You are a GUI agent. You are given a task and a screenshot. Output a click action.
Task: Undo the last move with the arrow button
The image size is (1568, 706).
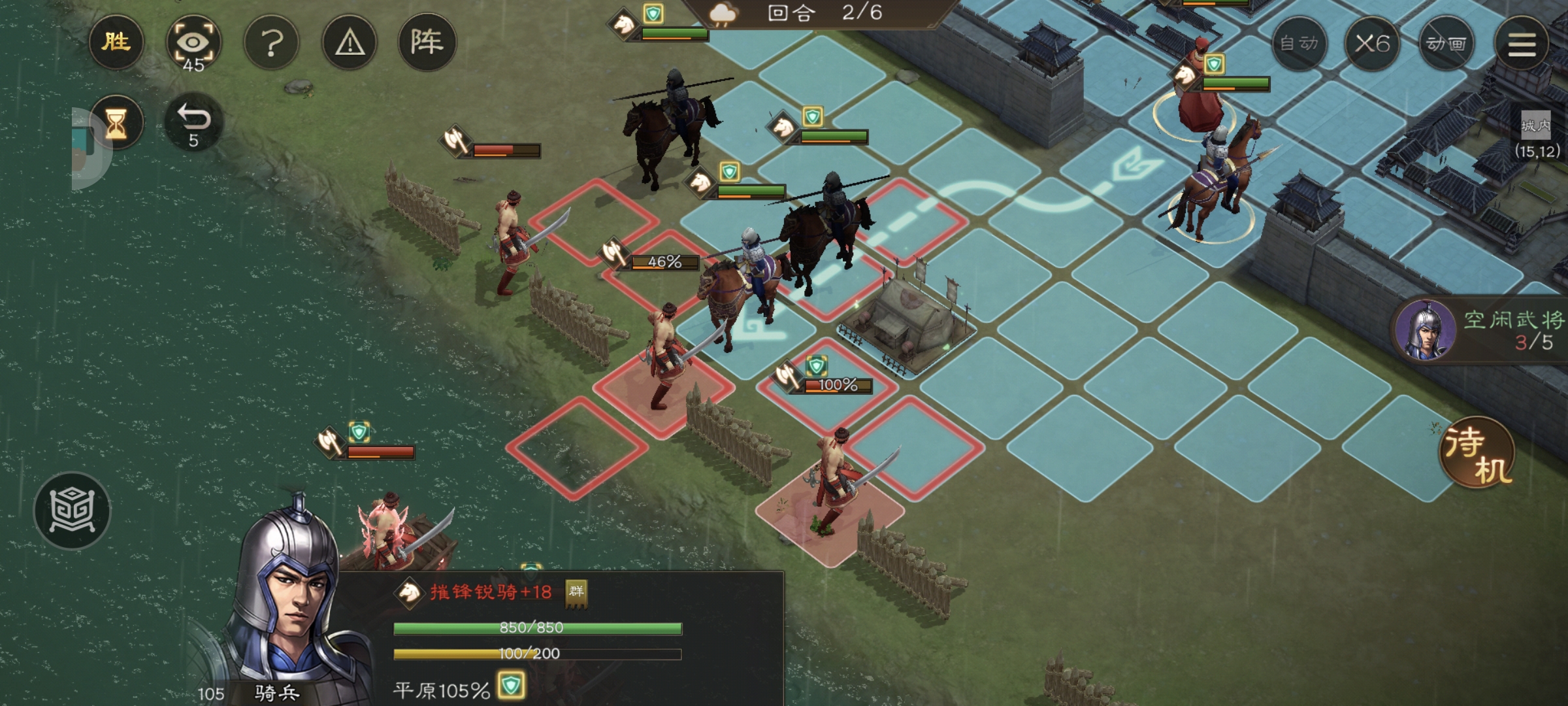coord(193,122)
